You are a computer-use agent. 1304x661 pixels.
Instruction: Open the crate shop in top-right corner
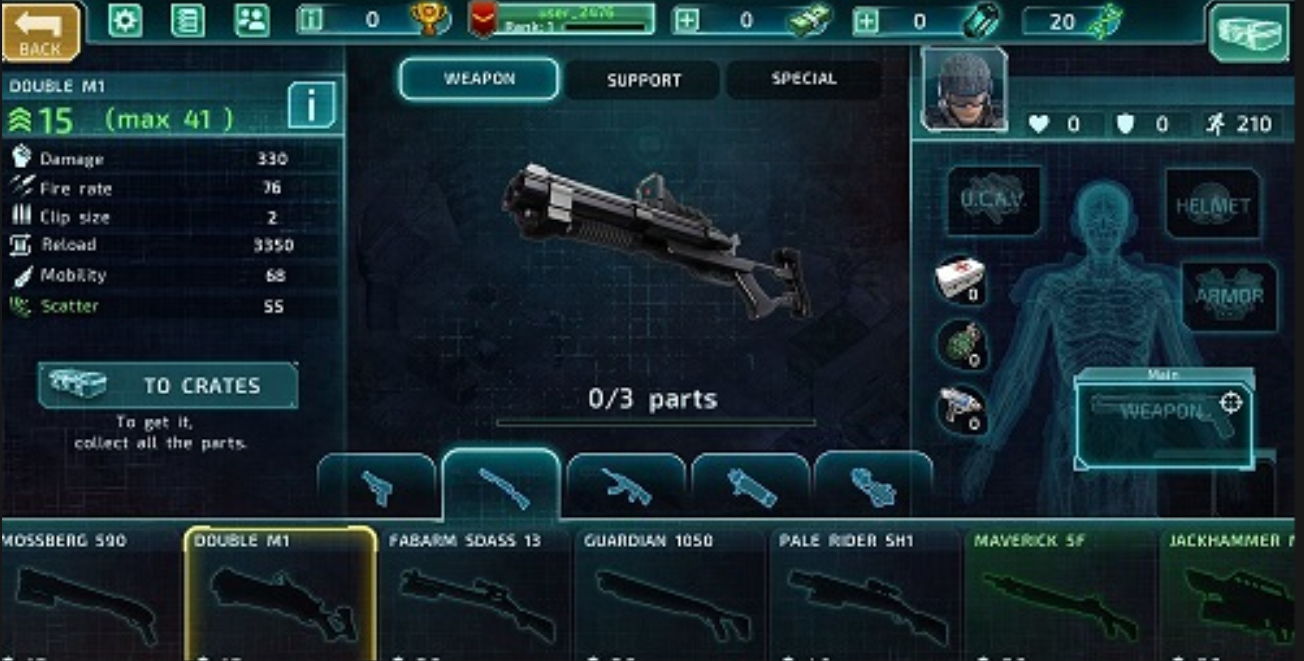(x=1251, y=32)
